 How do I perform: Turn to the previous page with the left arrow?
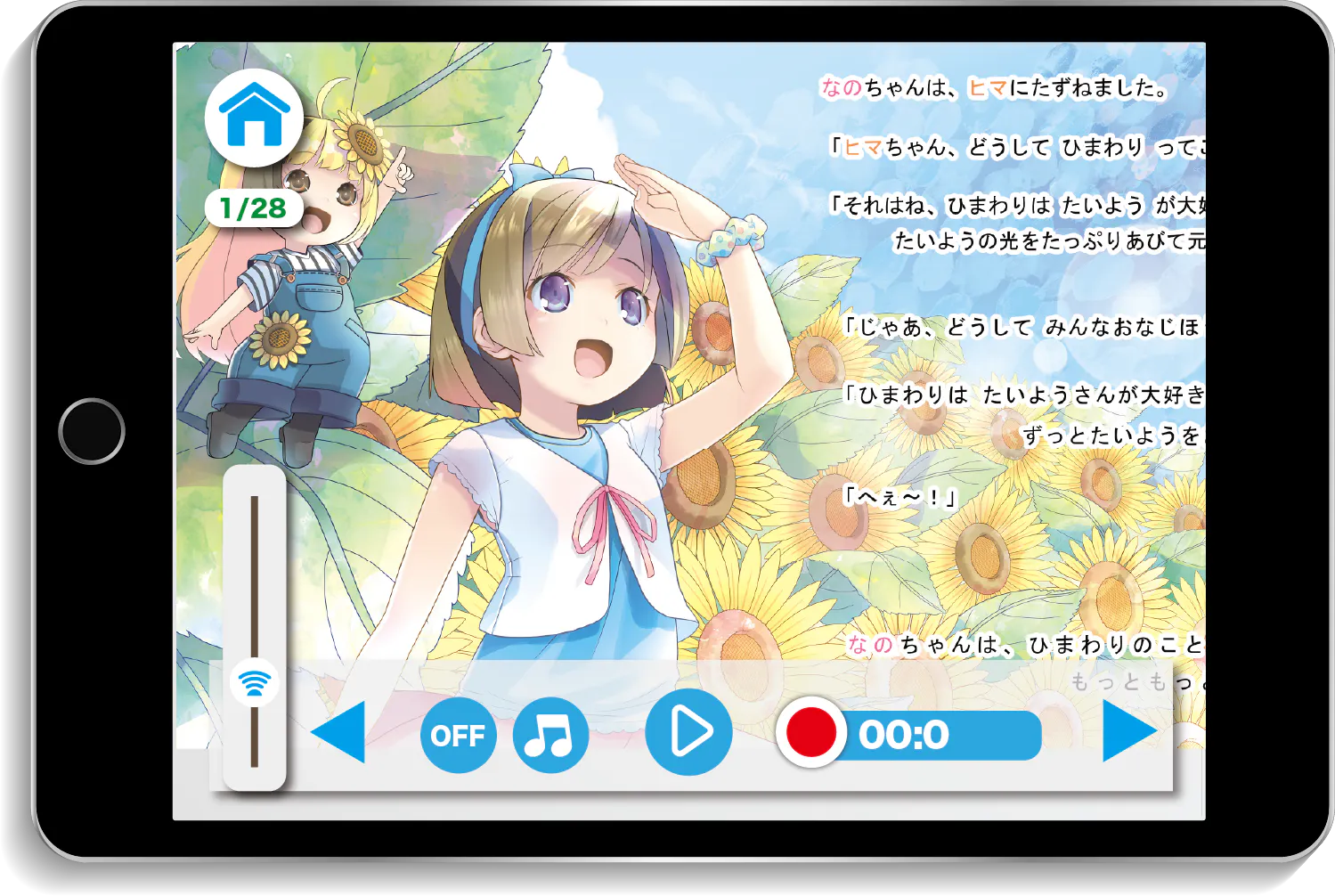[339, 732]
